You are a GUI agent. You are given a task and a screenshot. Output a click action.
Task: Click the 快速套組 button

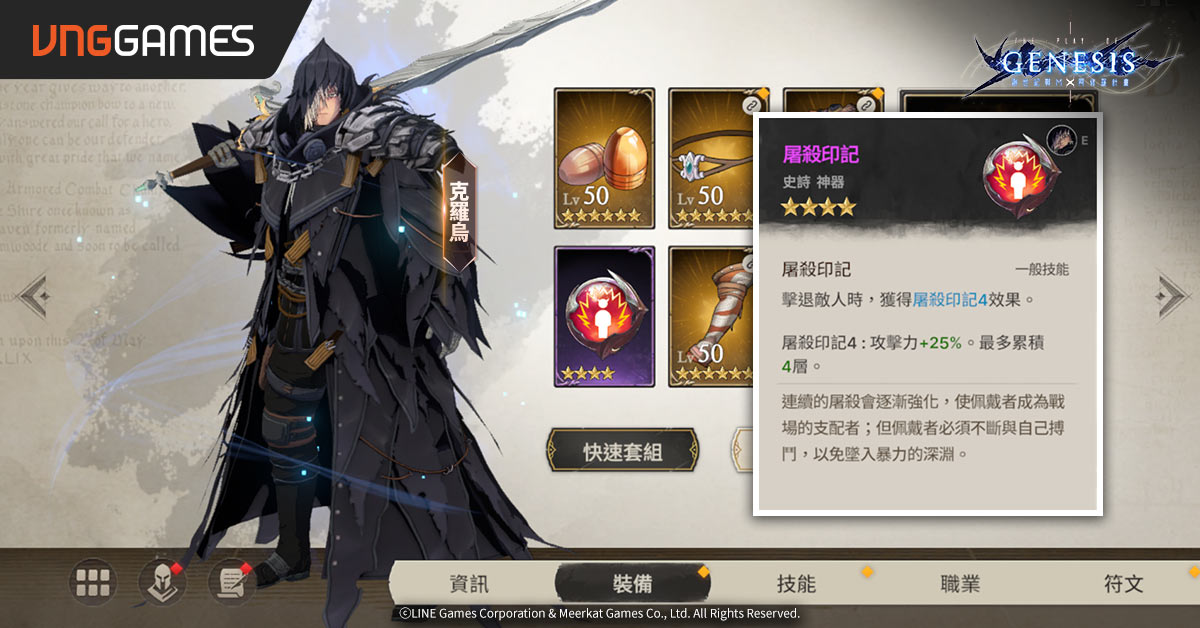pos(622,452)
